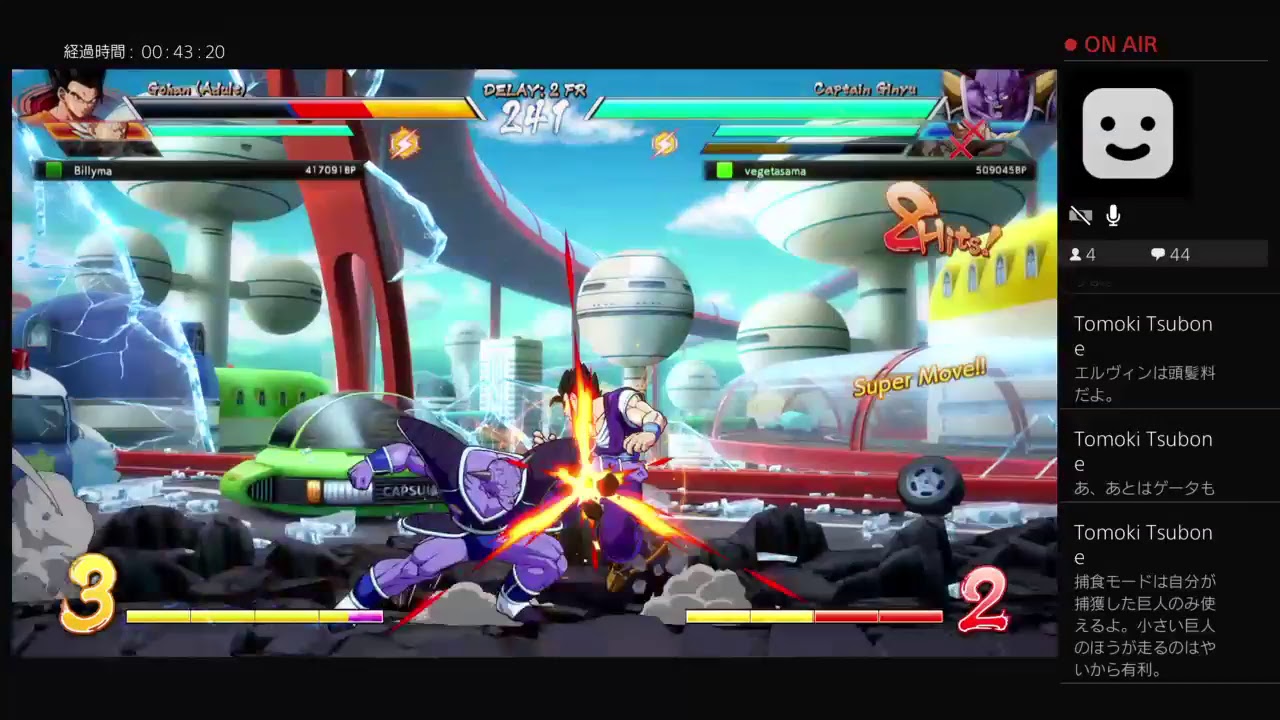Viewport: 1280px width, 720px height.
Task: Click the broadcaster avatar smiley icon
Action: [x=1128, y=133]
